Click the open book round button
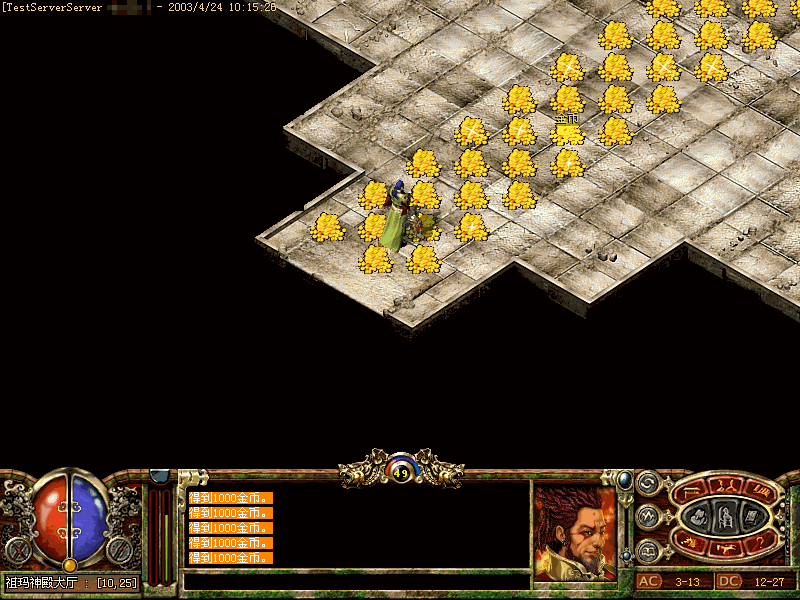This screenshot has width=800, height=600. (647, 551)
